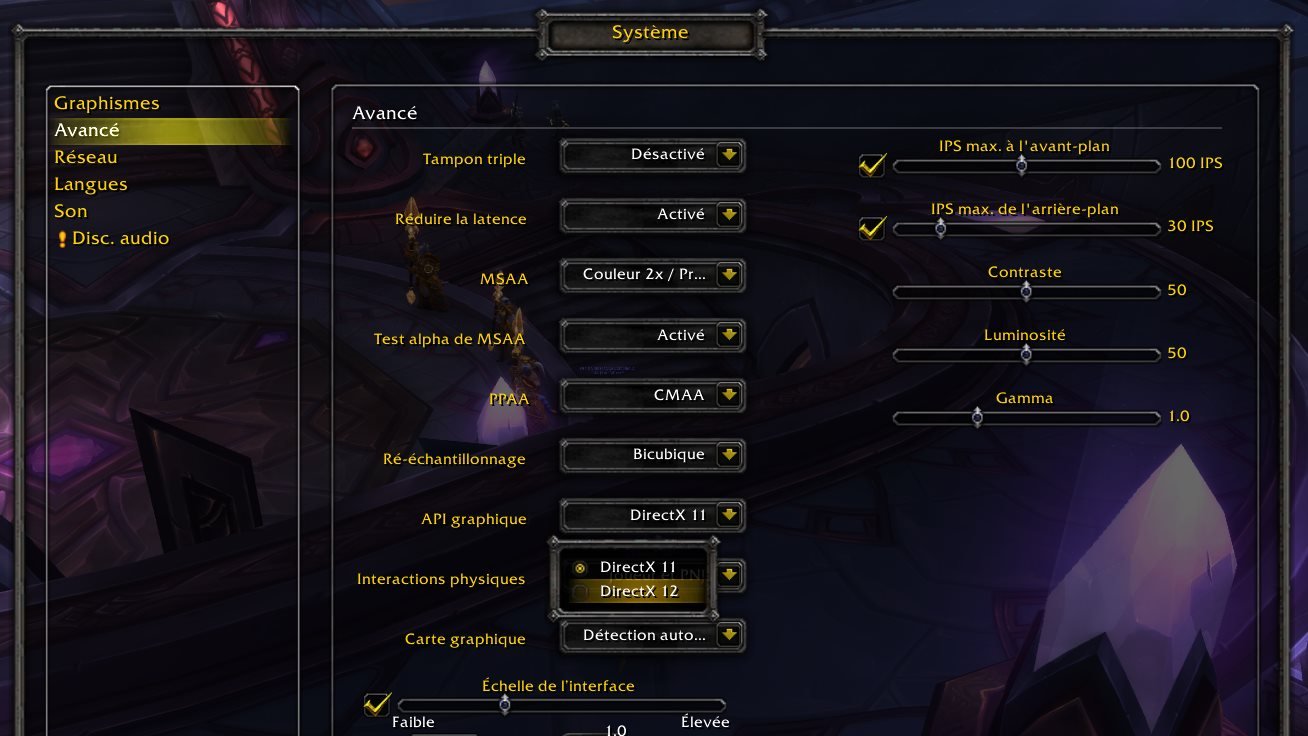Open the Son settings page

pyautogui.click(x=70, y=211)
